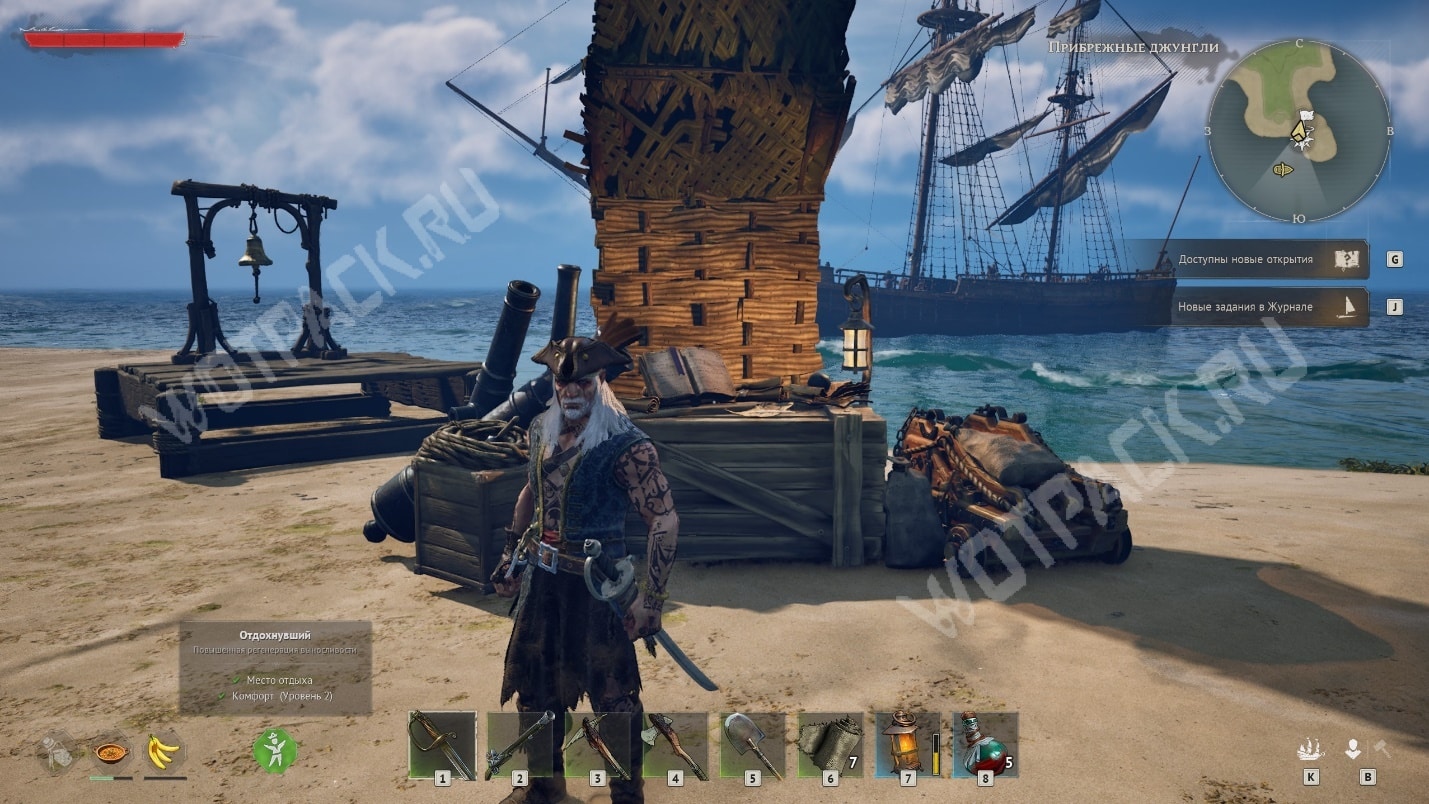Open the circular island minimap
The image size is (1429, 804).
1298,130
